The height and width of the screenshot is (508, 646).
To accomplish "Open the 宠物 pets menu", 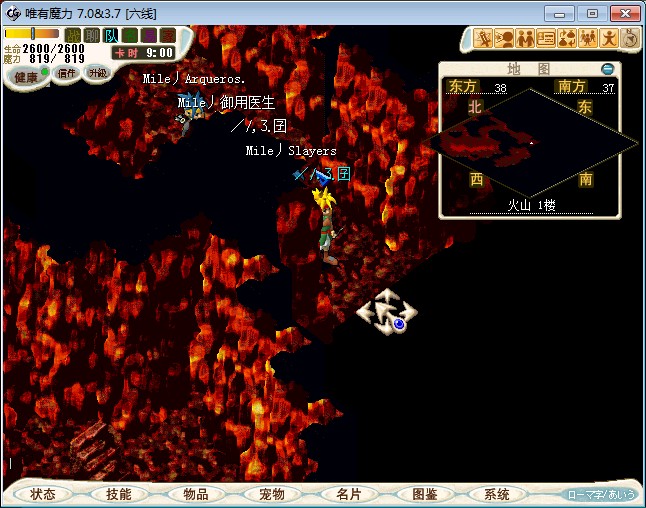I will tap(271, 494).
